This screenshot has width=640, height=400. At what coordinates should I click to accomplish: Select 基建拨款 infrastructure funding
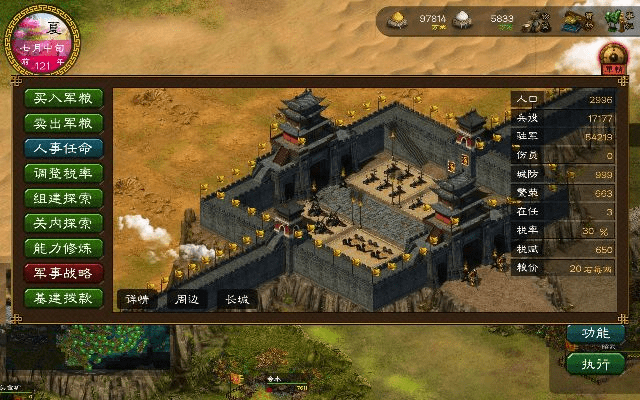point(63,298)
